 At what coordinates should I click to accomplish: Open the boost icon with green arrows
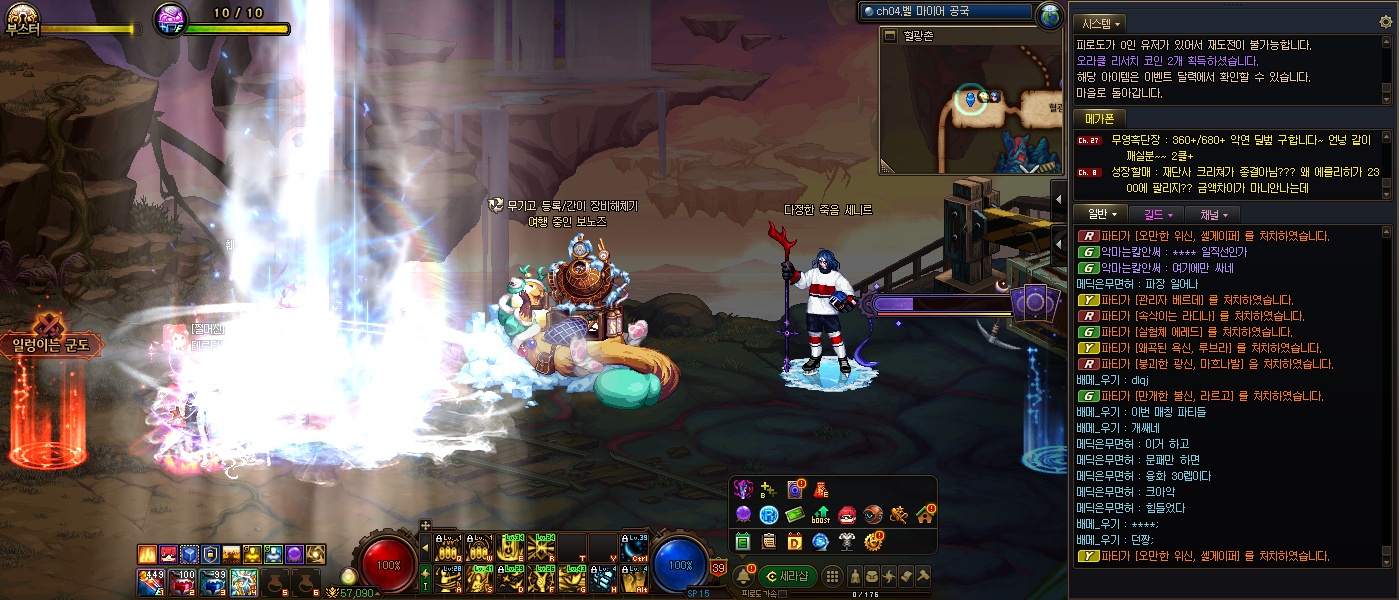point(822,515)
